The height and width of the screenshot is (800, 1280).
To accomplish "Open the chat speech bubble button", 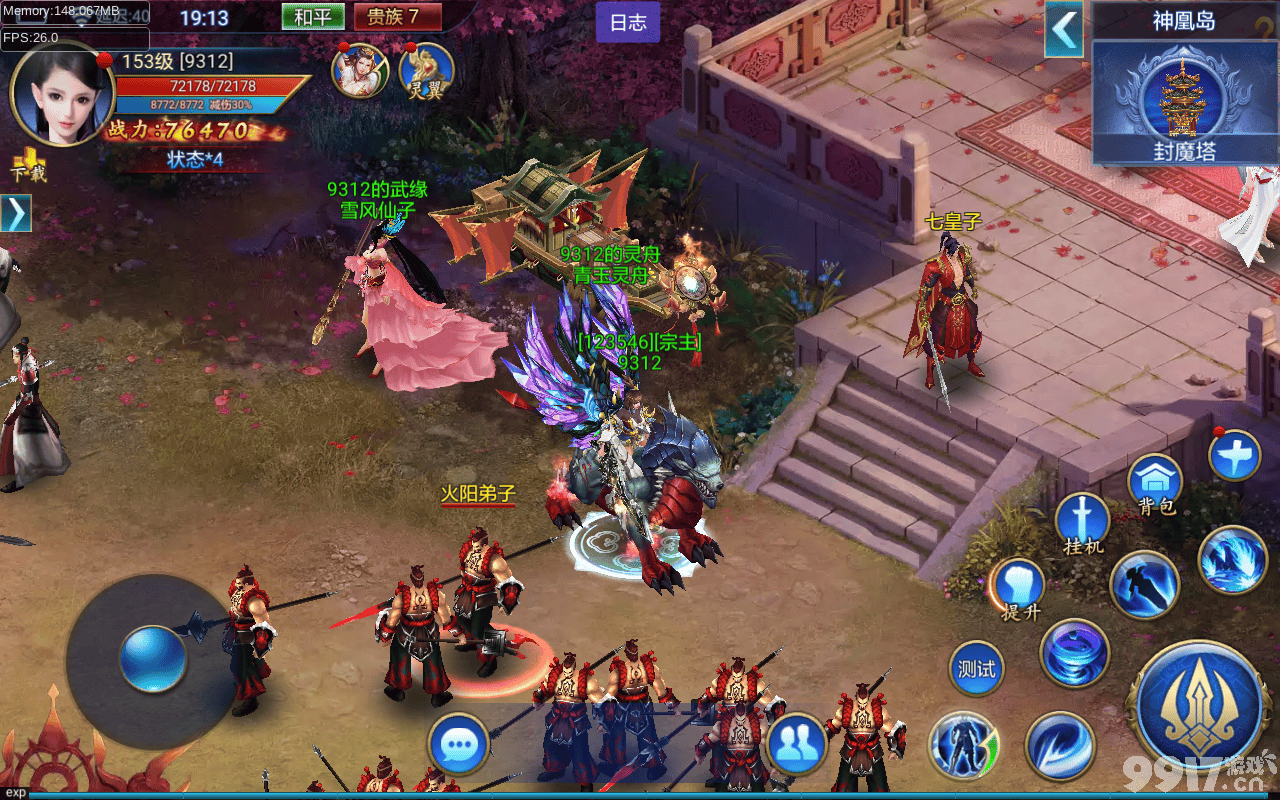I will (458, 744).
